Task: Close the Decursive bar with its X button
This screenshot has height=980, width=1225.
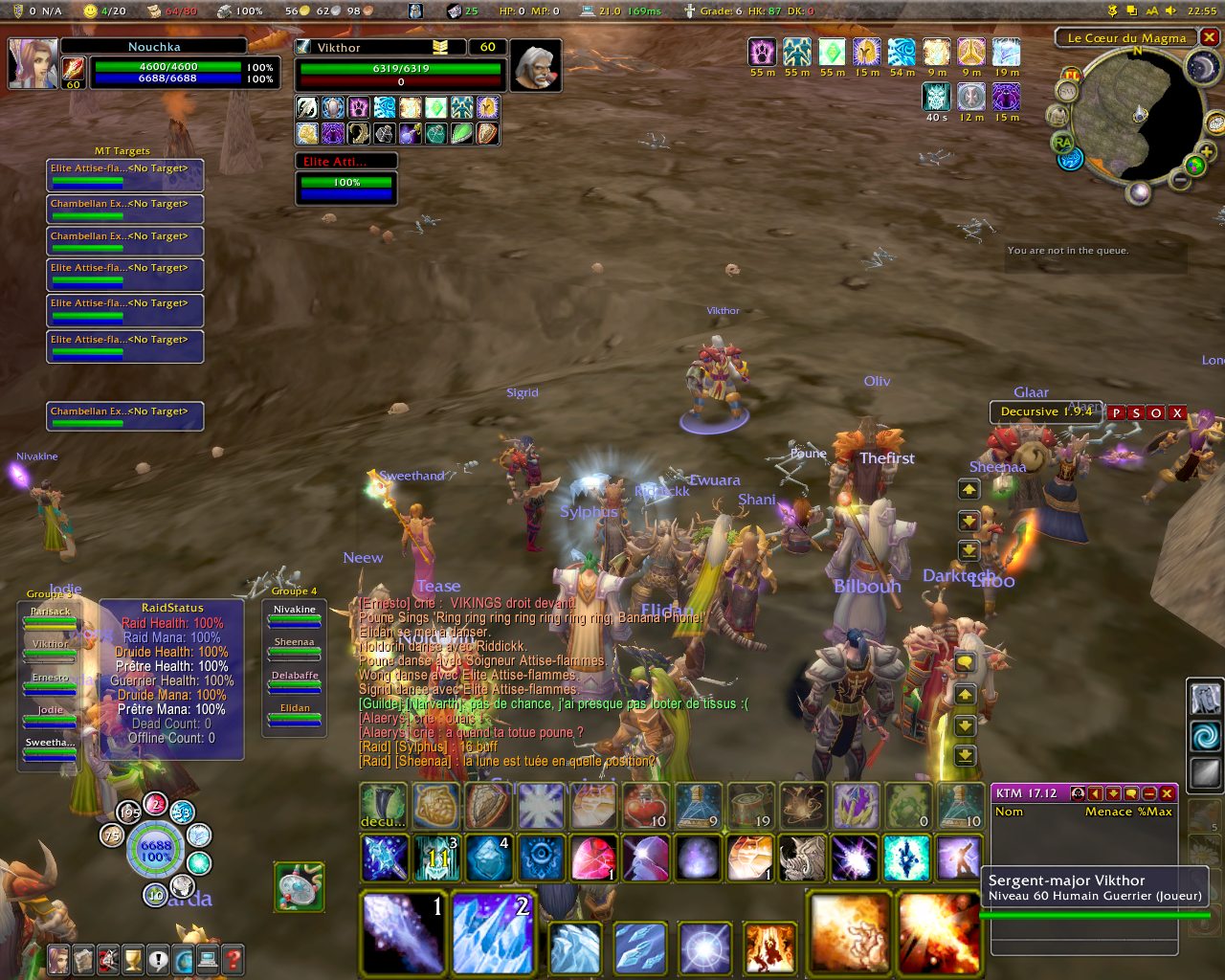Action: (1177, 412)
